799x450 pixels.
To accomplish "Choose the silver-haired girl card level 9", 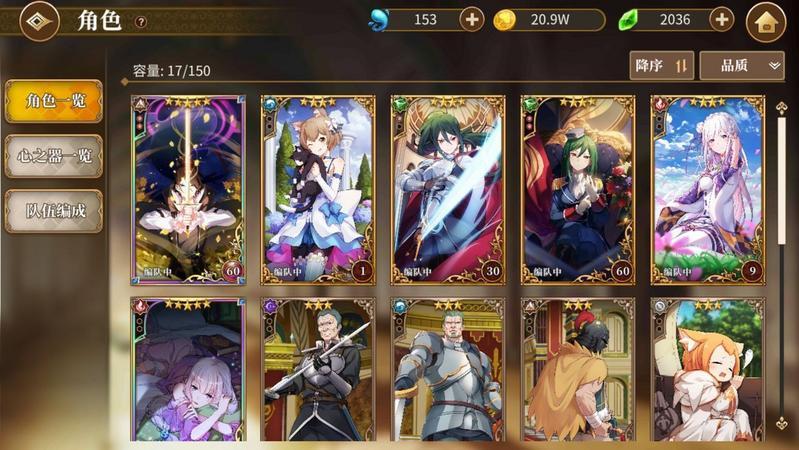I will coord(707,189).
